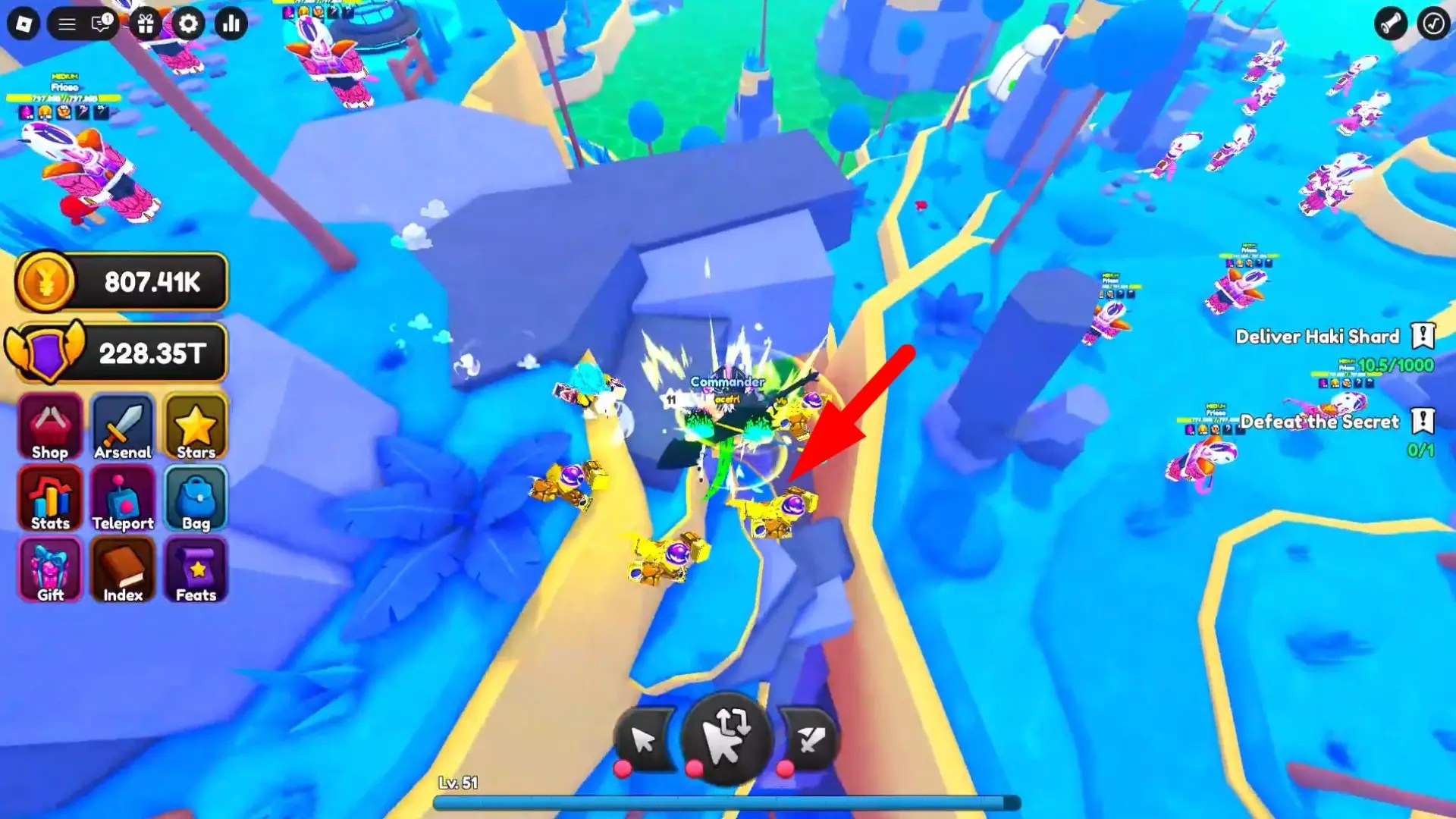
Task: Open the Settings gear menu
Action: (189, 24)
